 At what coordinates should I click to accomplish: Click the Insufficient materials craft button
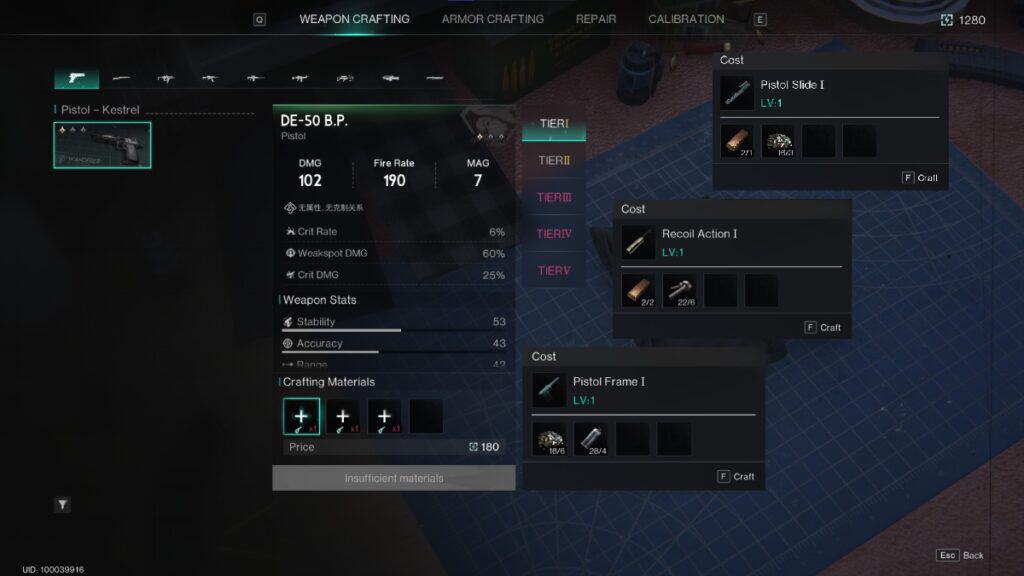tap(394, 478)
